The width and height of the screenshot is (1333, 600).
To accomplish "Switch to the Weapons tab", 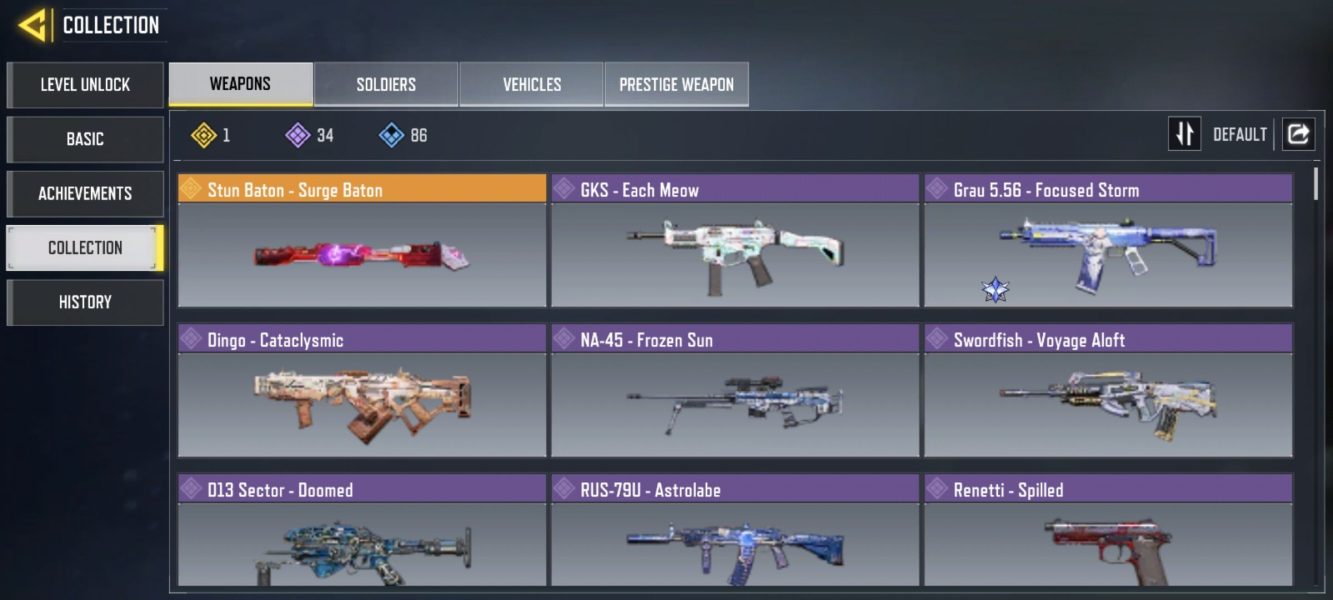I will pos(240,84).
